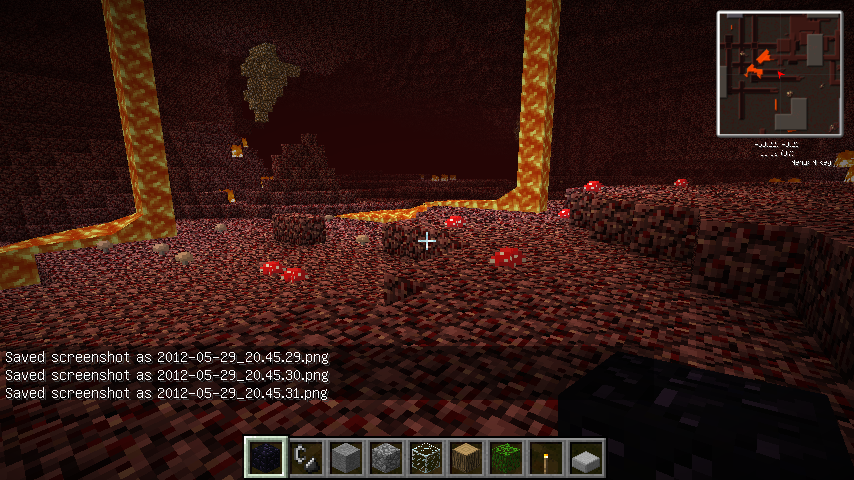Select the wood log hotbar slot
This screenshot has width=854, height=480.
click(467, 458)
